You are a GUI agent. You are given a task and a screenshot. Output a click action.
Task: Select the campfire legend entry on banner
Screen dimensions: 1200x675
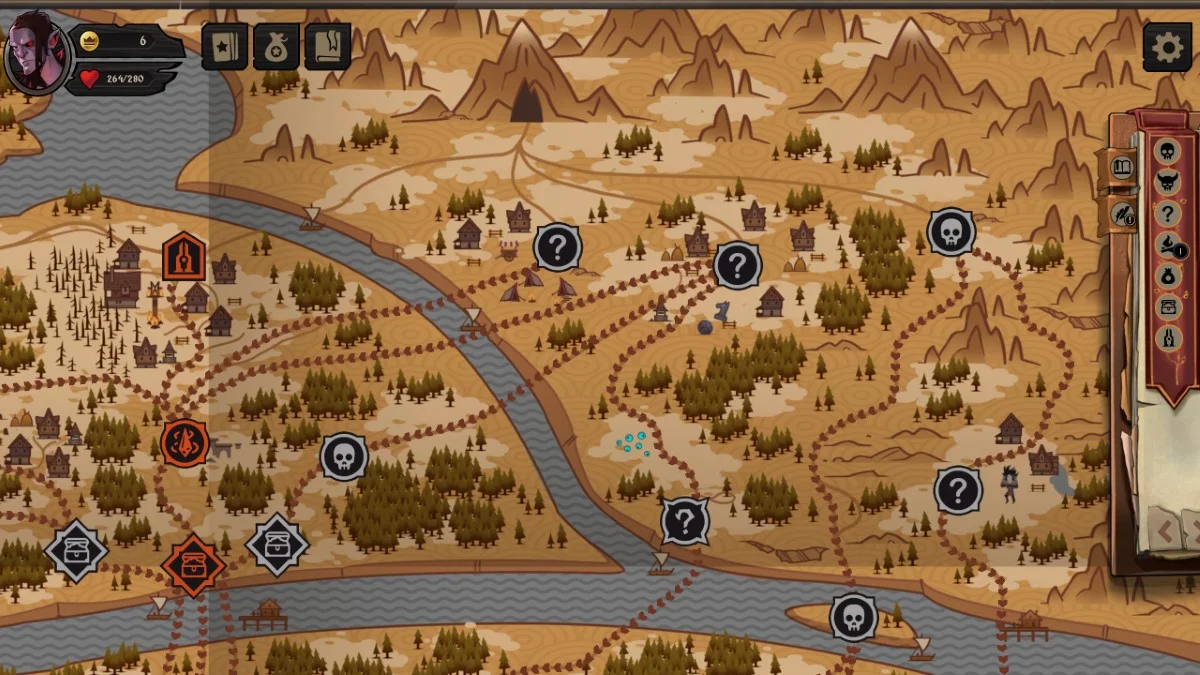point(1167,245)
